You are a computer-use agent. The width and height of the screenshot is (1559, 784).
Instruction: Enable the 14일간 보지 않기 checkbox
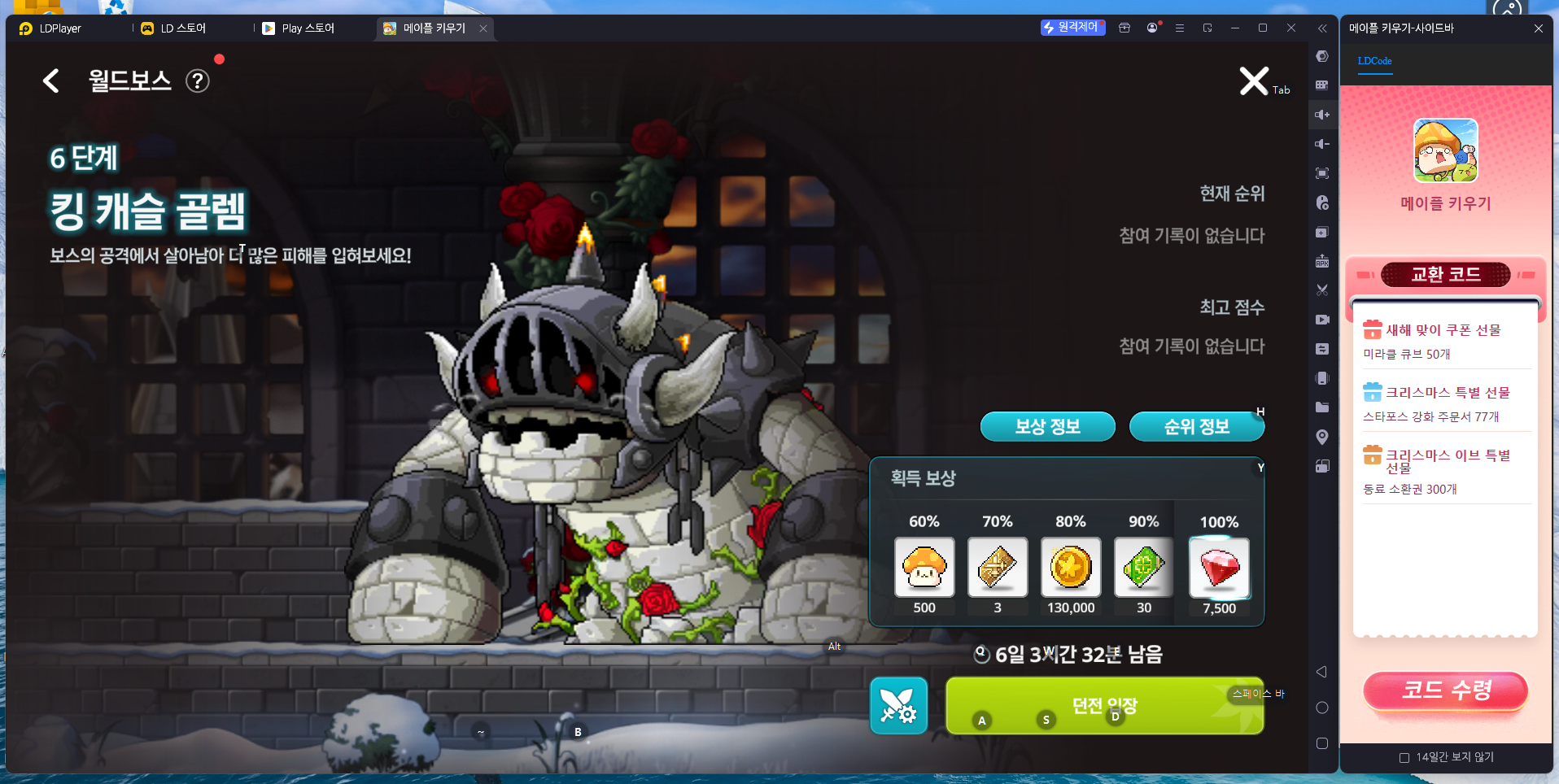[x=1404, y=757]
